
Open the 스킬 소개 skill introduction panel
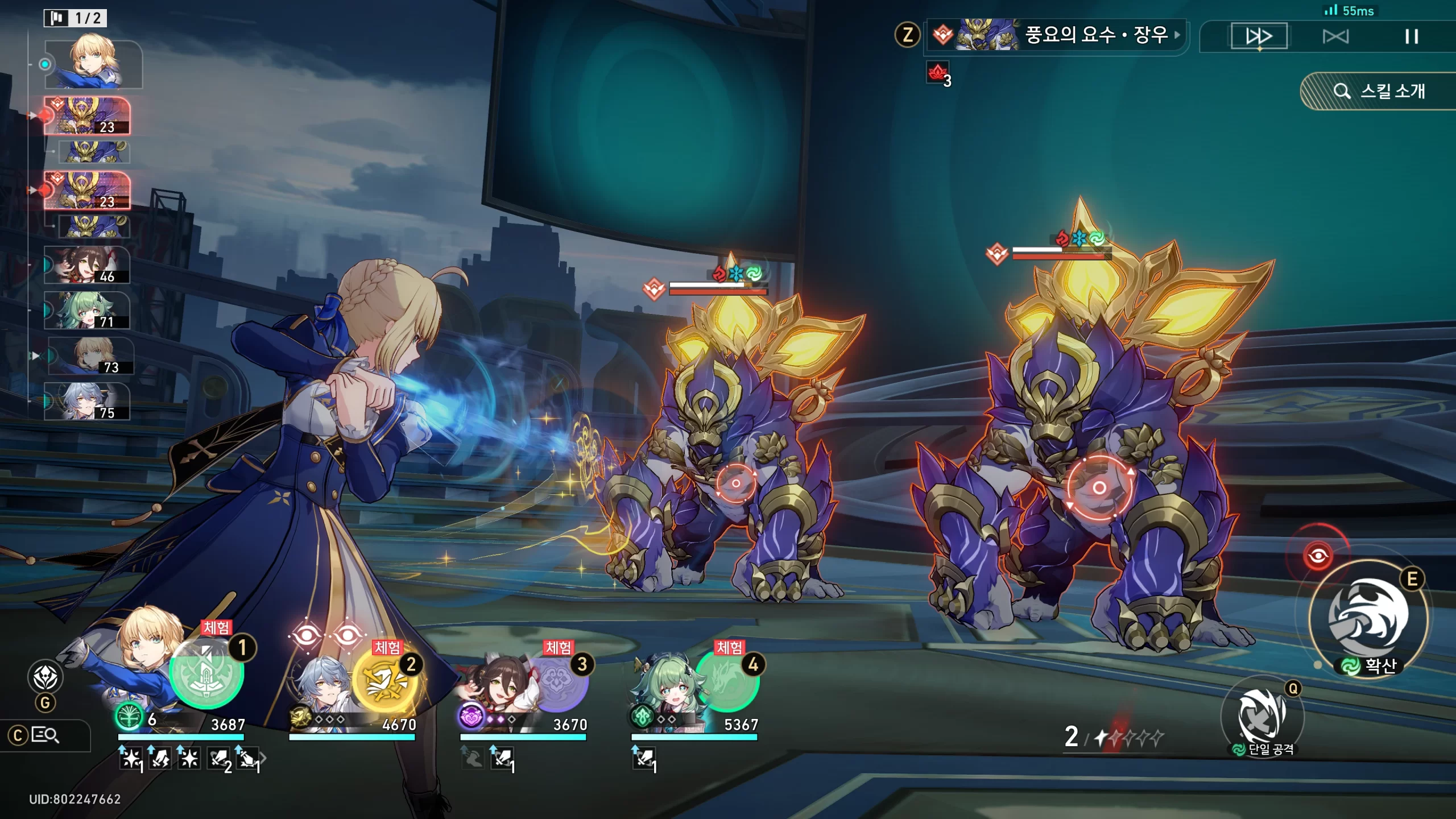(1379, 91)
